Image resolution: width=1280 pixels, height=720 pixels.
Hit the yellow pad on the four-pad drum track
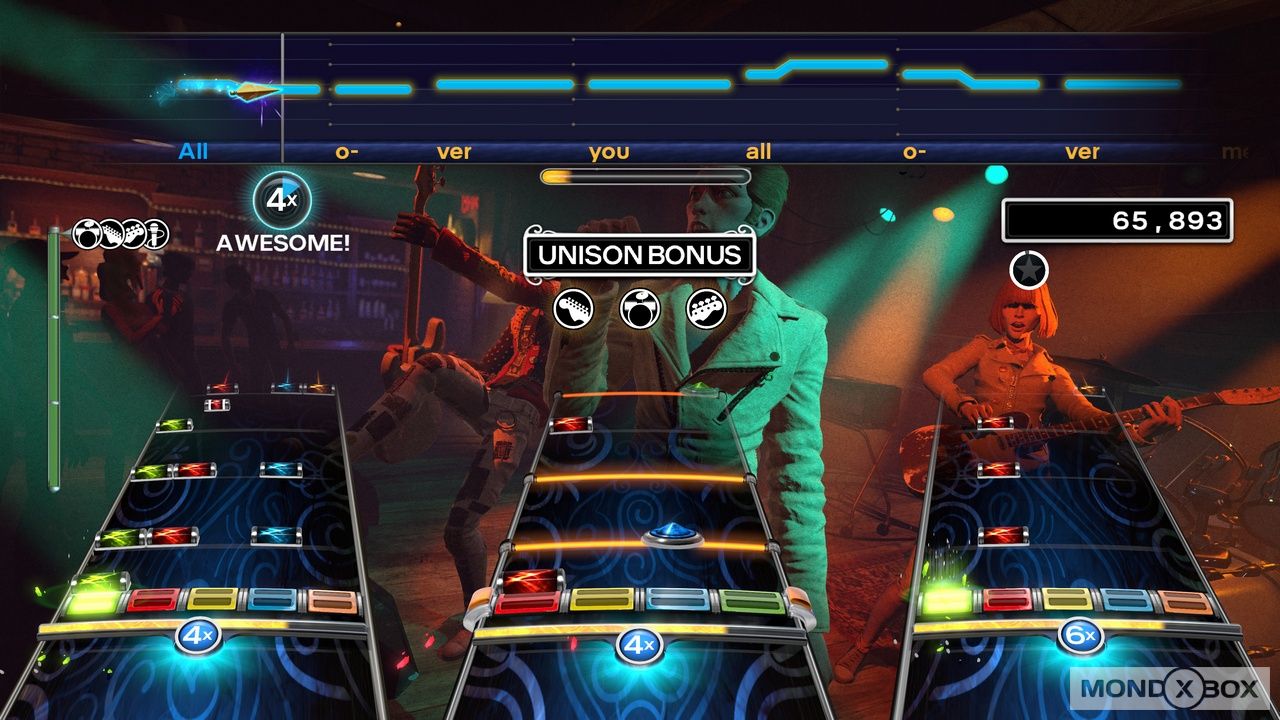[x=603, y=600]
